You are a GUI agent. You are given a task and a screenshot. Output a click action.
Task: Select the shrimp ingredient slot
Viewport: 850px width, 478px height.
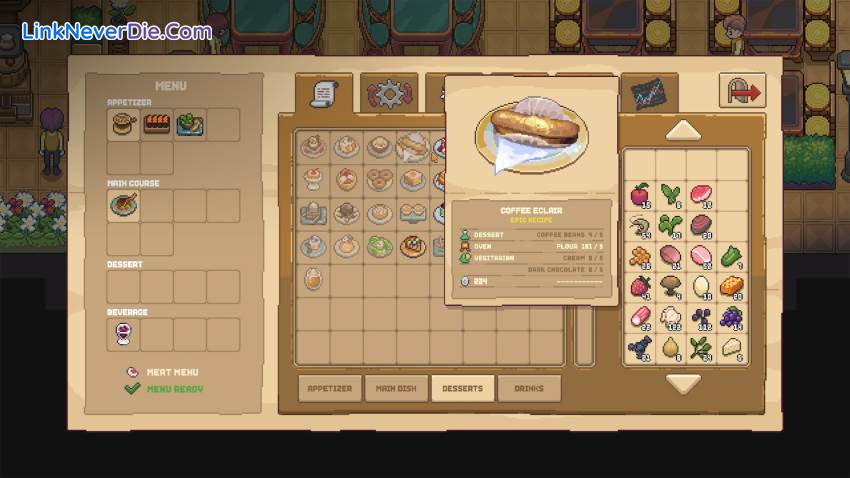pyautogui.click(x=640, y=226)
